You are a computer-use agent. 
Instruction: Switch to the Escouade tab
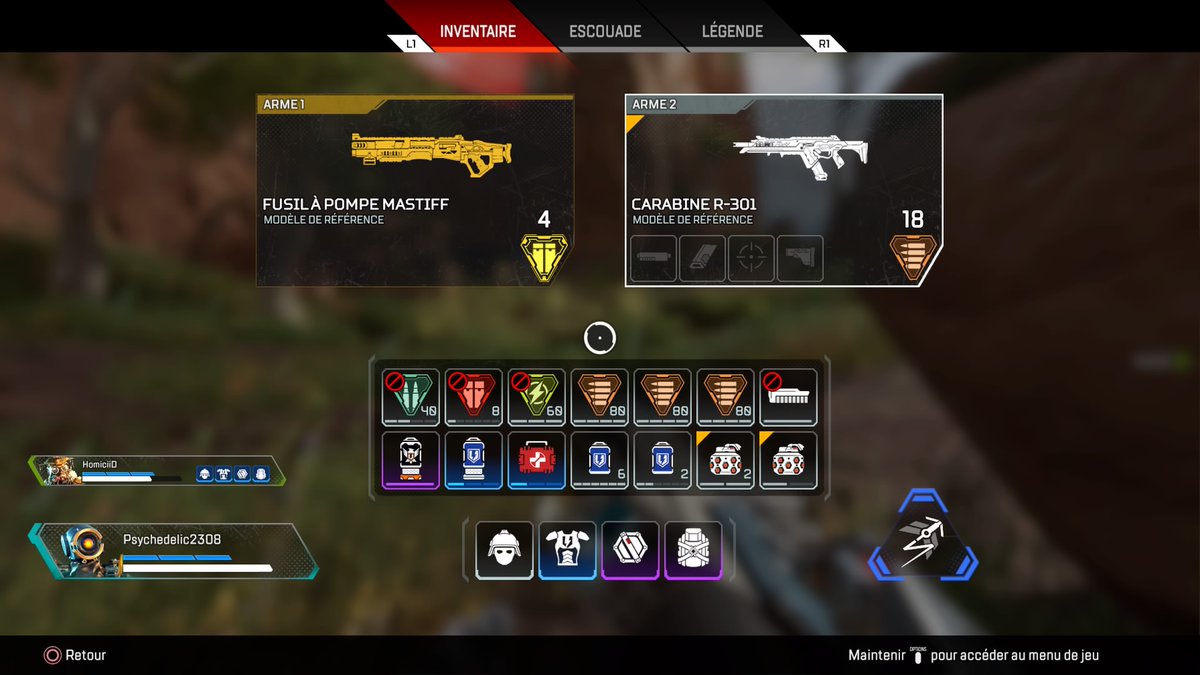605,31
